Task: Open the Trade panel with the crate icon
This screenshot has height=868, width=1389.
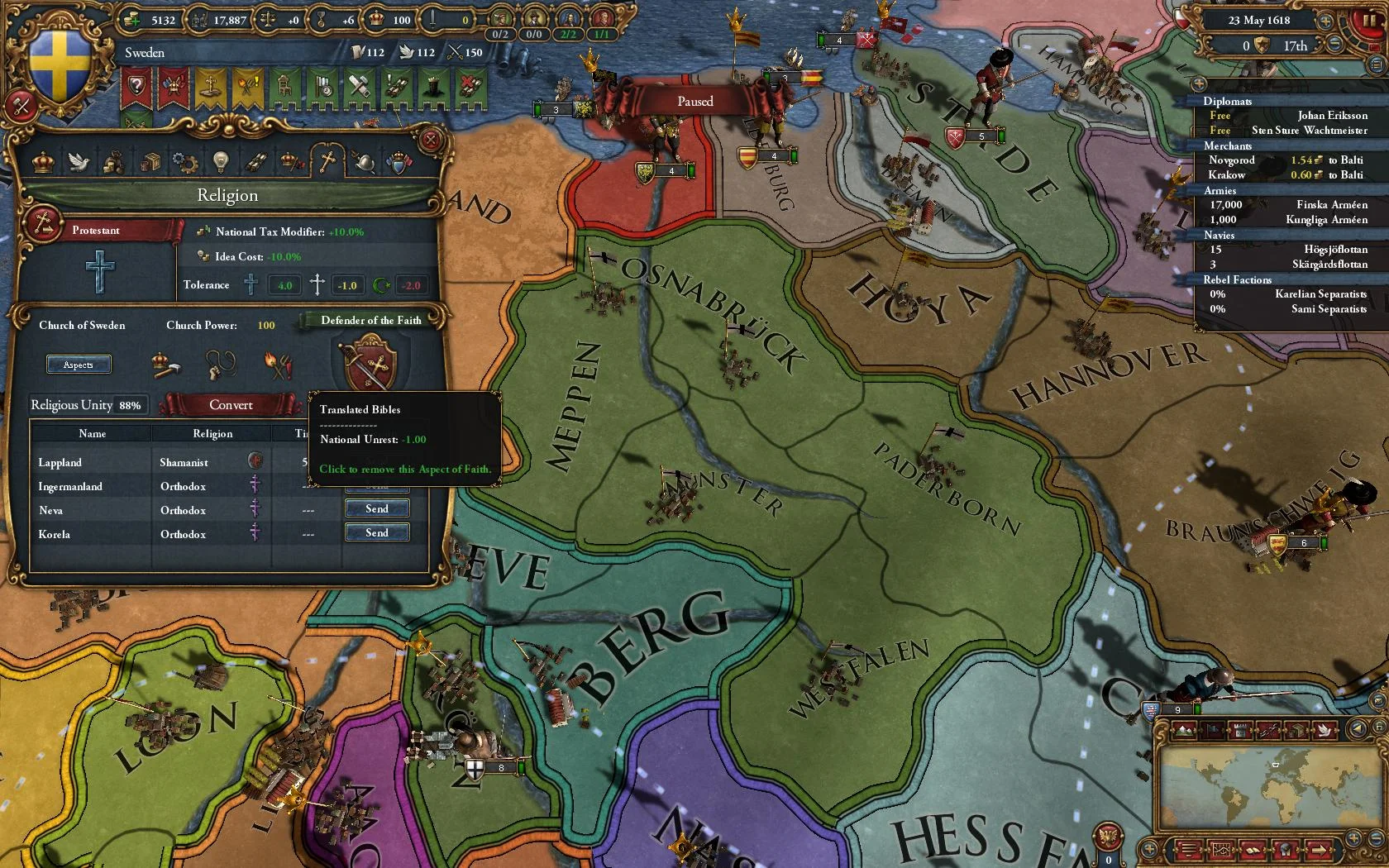Action: [150, 163]
